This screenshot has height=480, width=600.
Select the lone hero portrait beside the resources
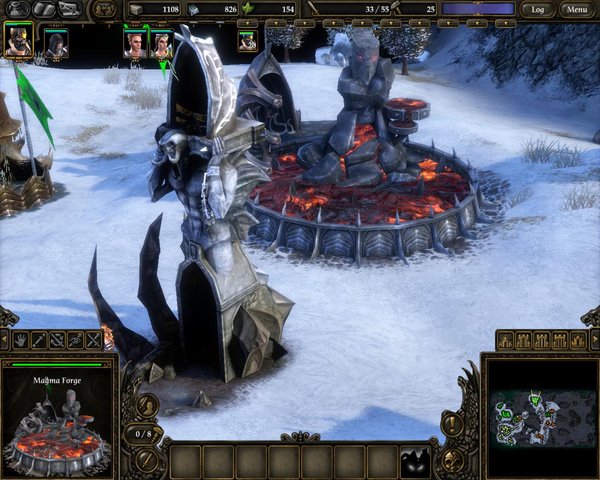click(x=247, y=41)
